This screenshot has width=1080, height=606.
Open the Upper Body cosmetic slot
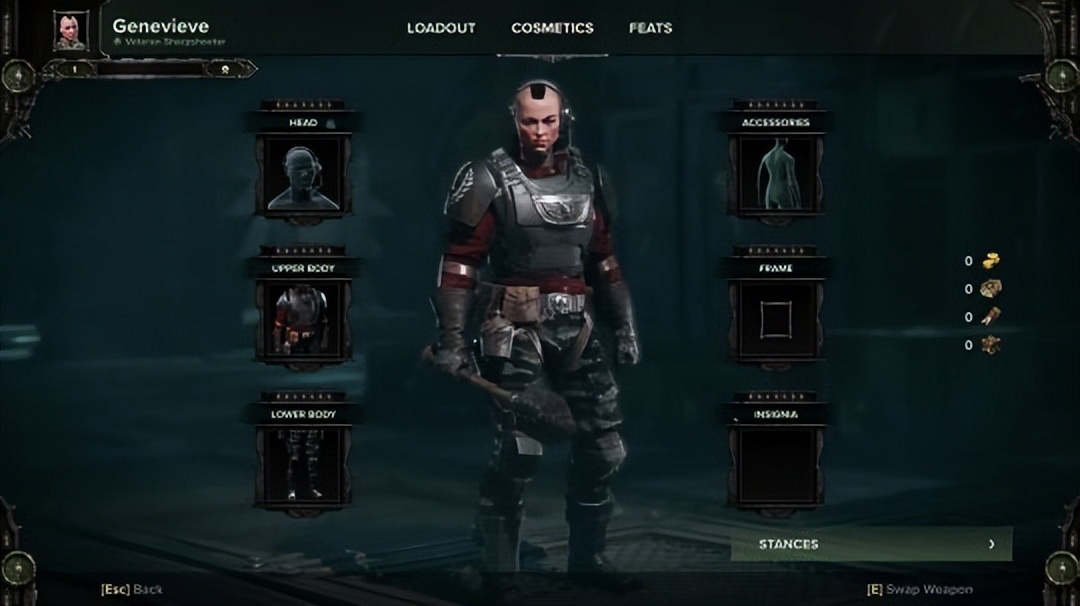pos(302,321)
